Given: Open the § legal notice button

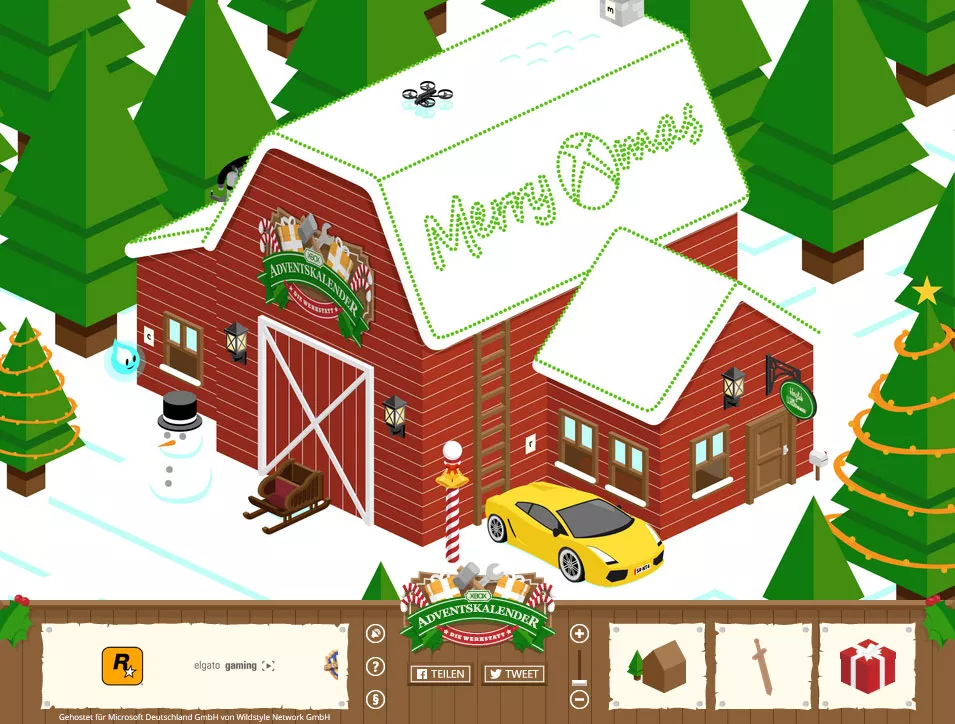Looking at the screenshot, I should pyautogui.click(x=376, y=698).
